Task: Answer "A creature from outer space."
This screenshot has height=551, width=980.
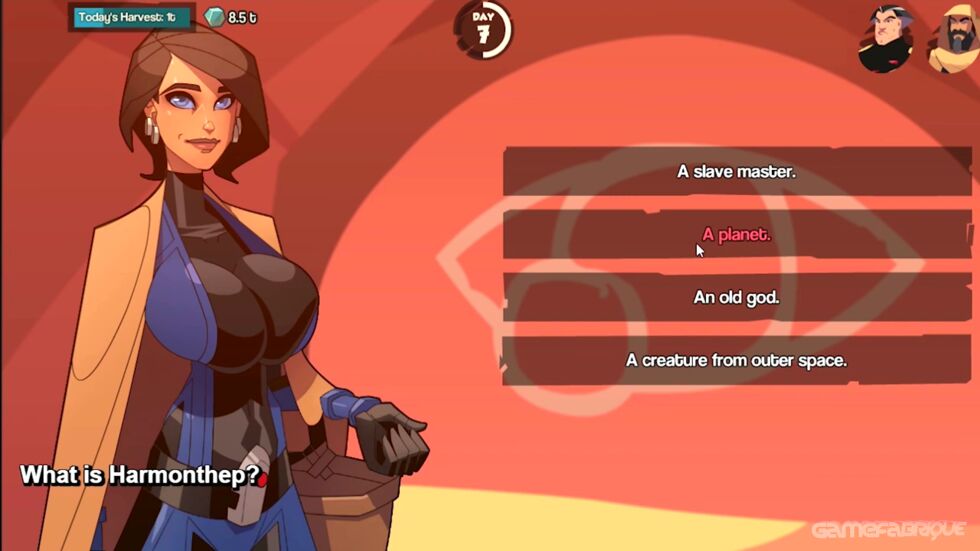Action: (736, 360)
